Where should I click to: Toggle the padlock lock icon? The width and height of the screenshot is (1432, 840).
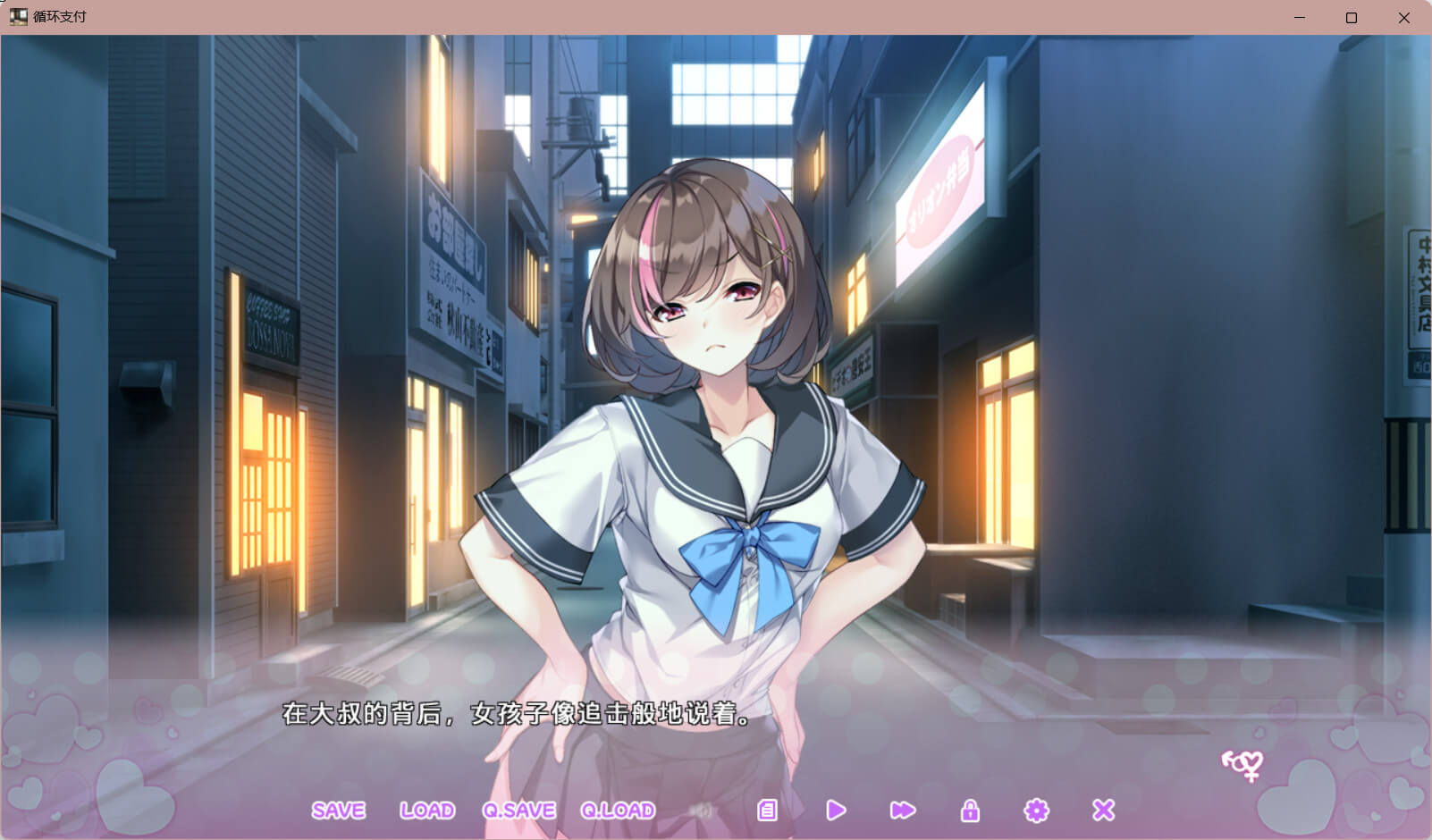click(970, 811)
